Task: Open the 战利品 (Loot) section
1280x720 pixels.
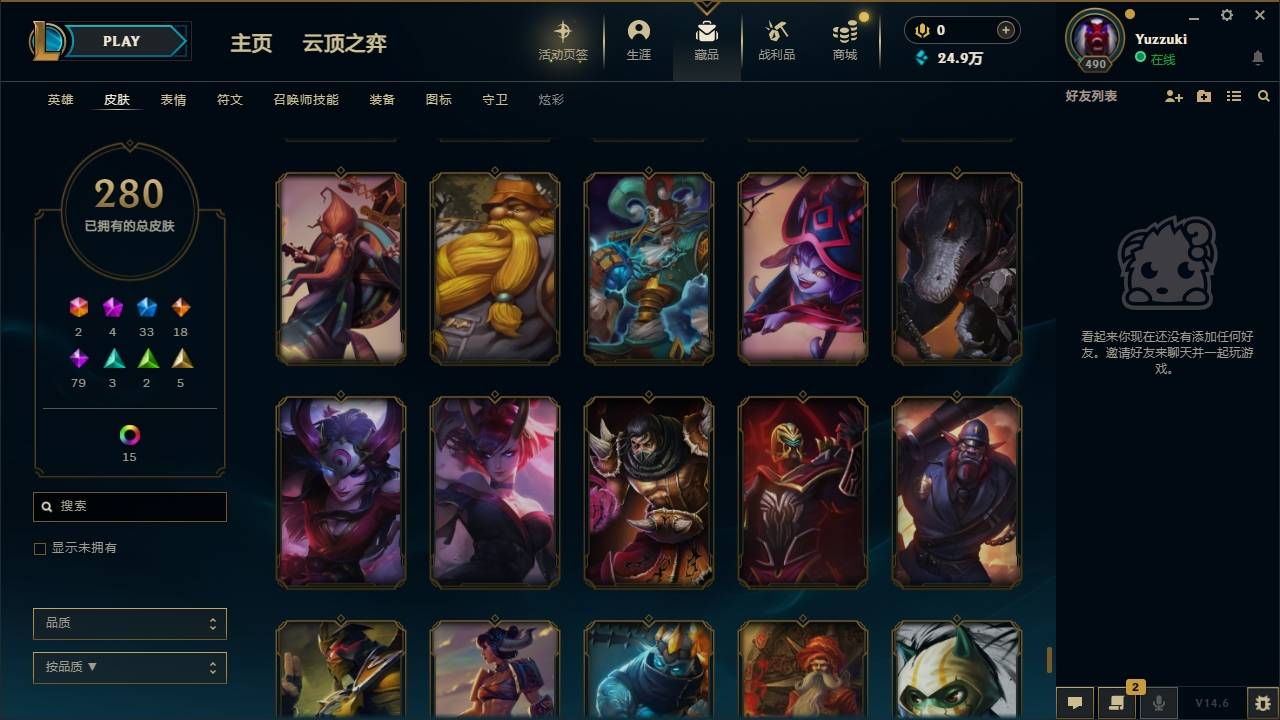Action: tap(777, 40)
